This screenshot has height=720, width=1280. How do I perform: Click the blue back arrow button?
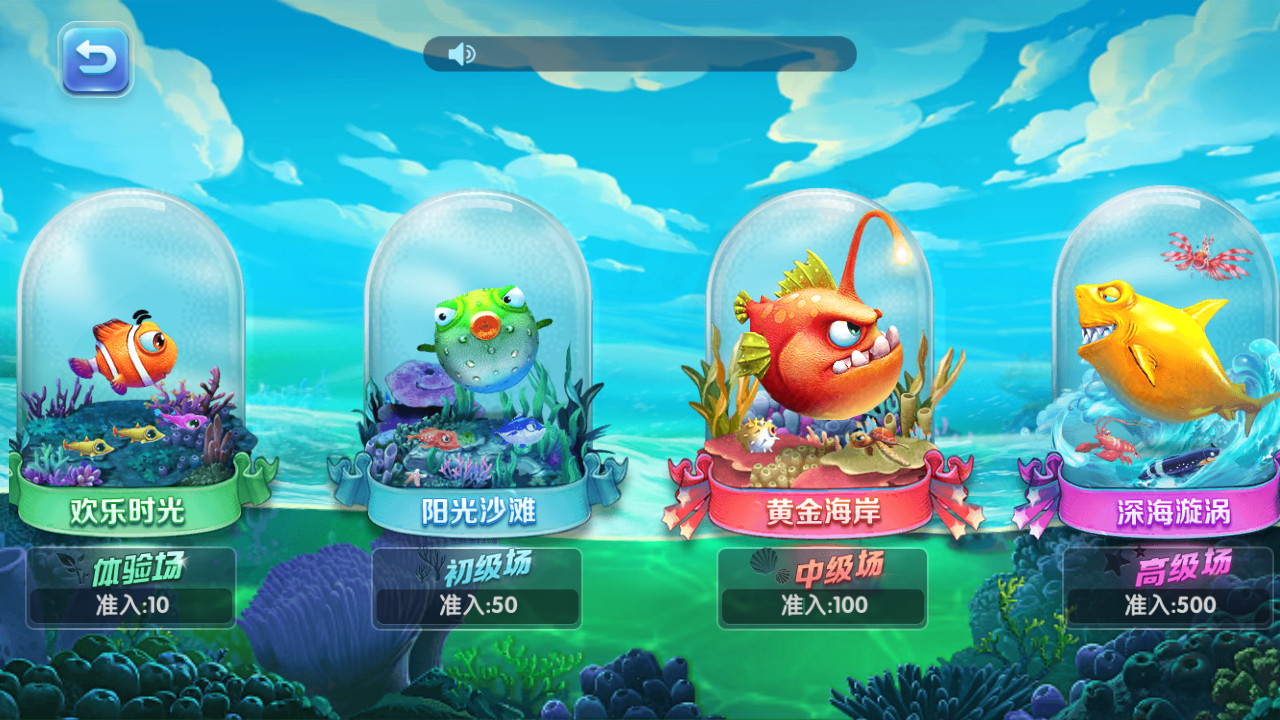click(95, 60)
